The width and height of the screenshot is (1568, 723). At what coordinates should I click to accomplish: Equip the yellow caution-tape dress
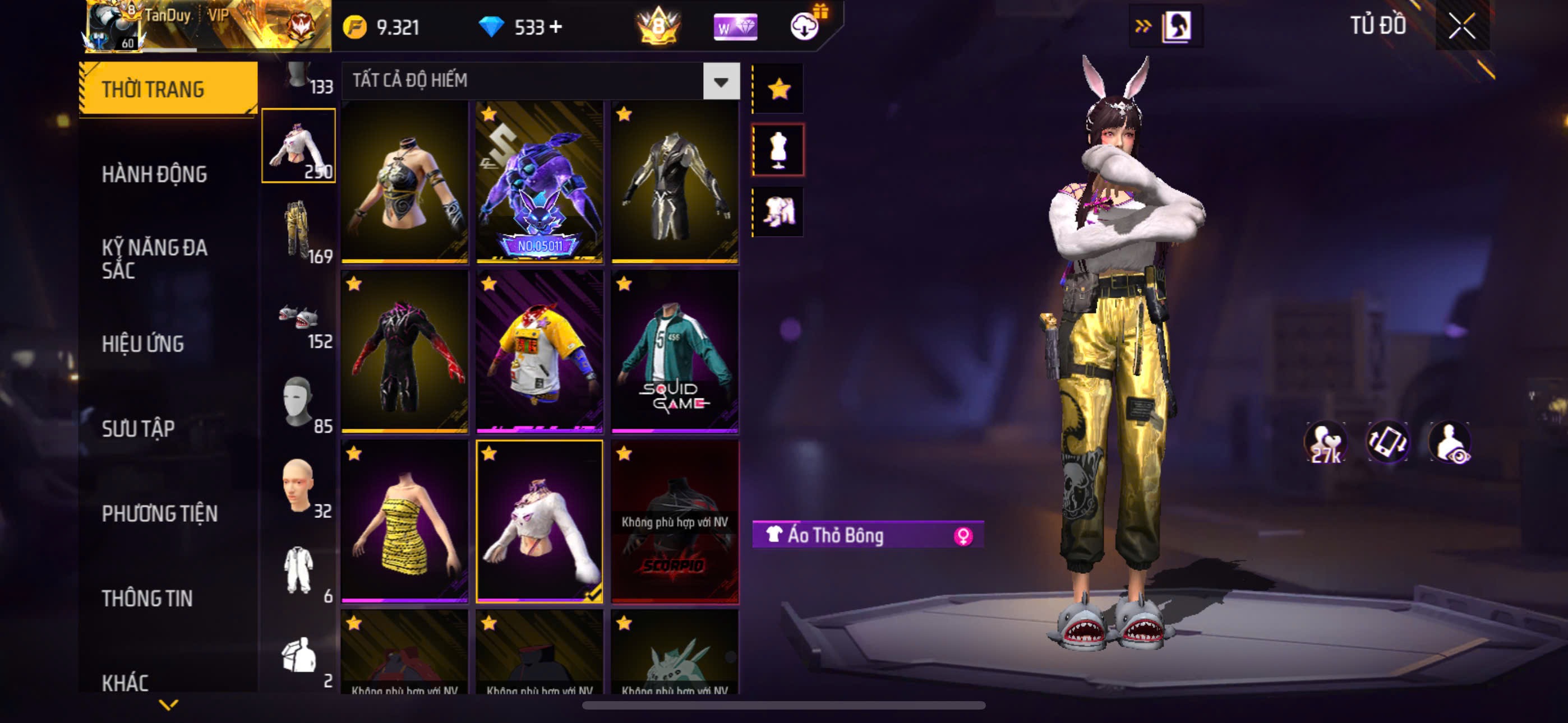coord(405,522)
